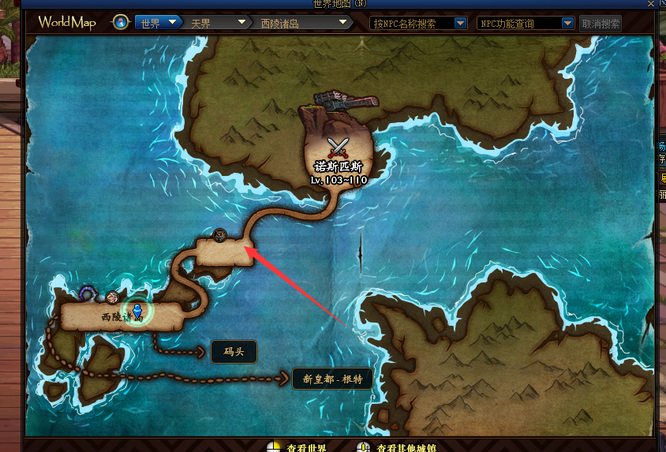Open the NPC功能查询 dropdown
Screen dimensions: 666x452
coord(525,22)
